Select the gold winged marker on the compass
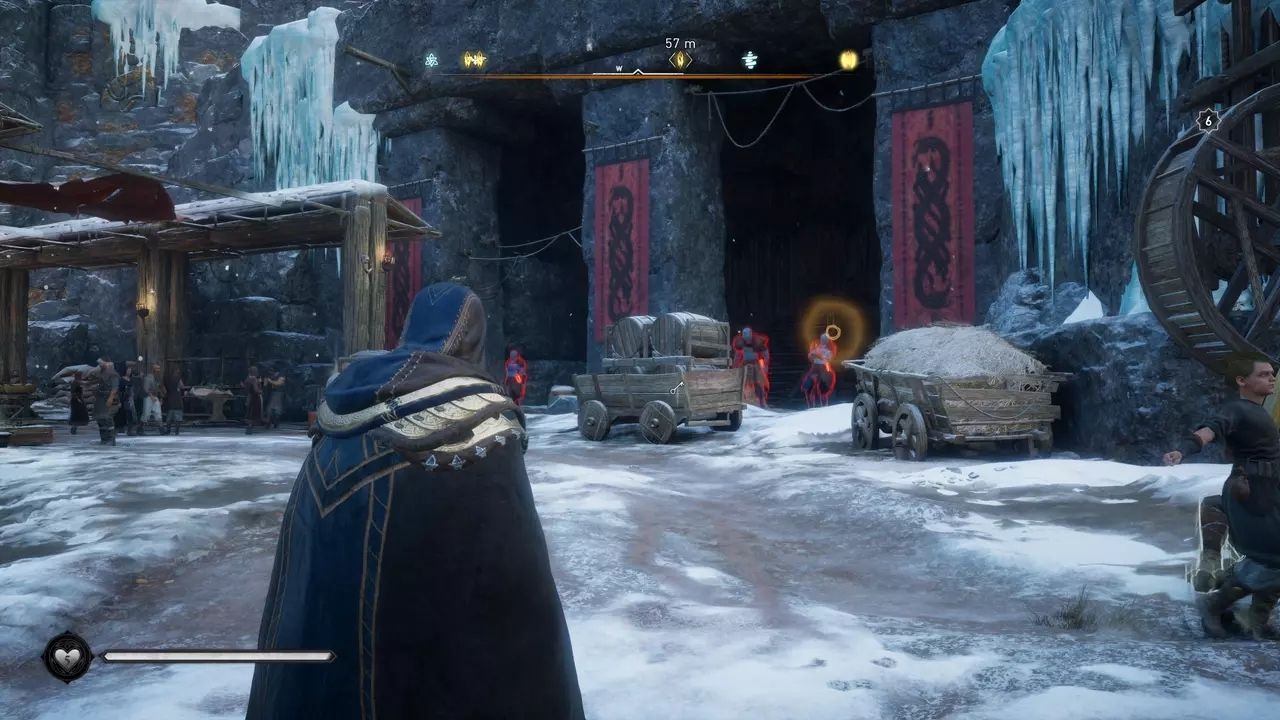 [x=474, y=60]
